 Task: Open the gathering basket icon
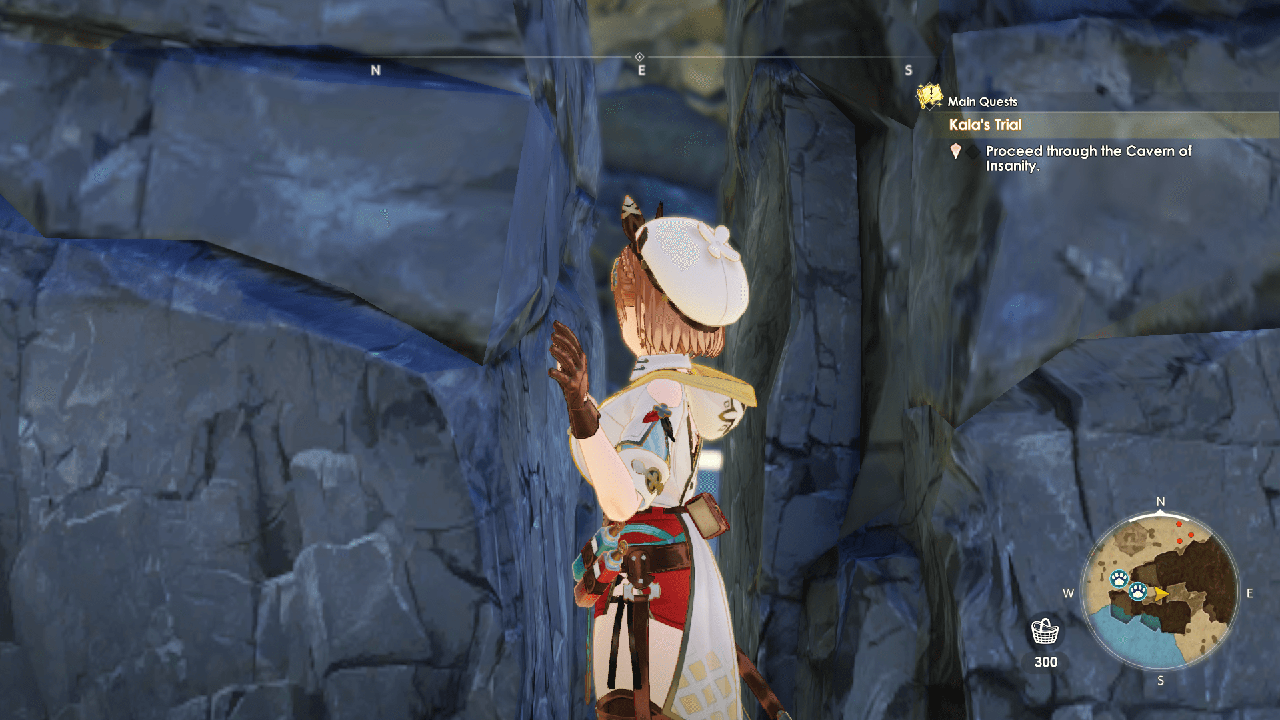point(1045,632)
